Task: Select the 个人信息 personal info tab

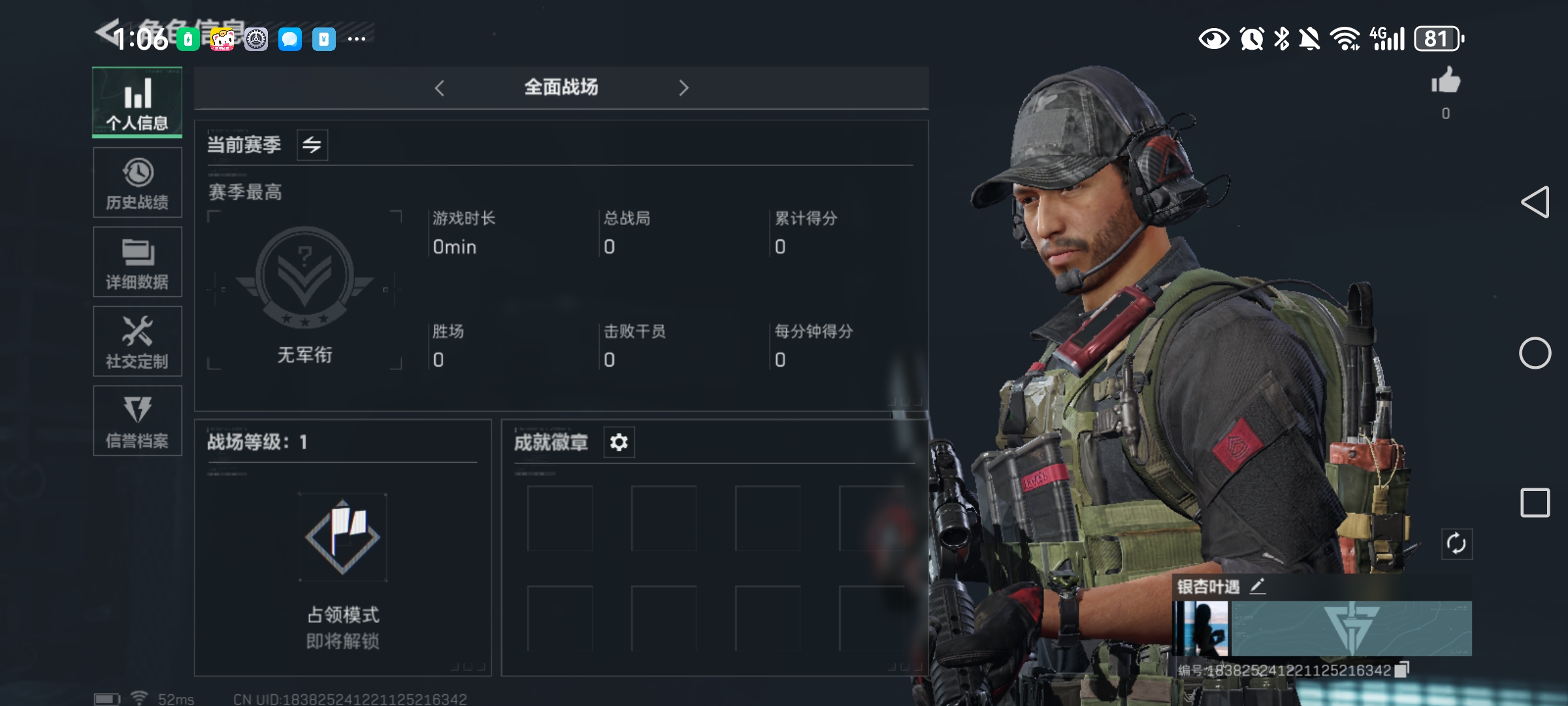Action: [x=137, y=103]
